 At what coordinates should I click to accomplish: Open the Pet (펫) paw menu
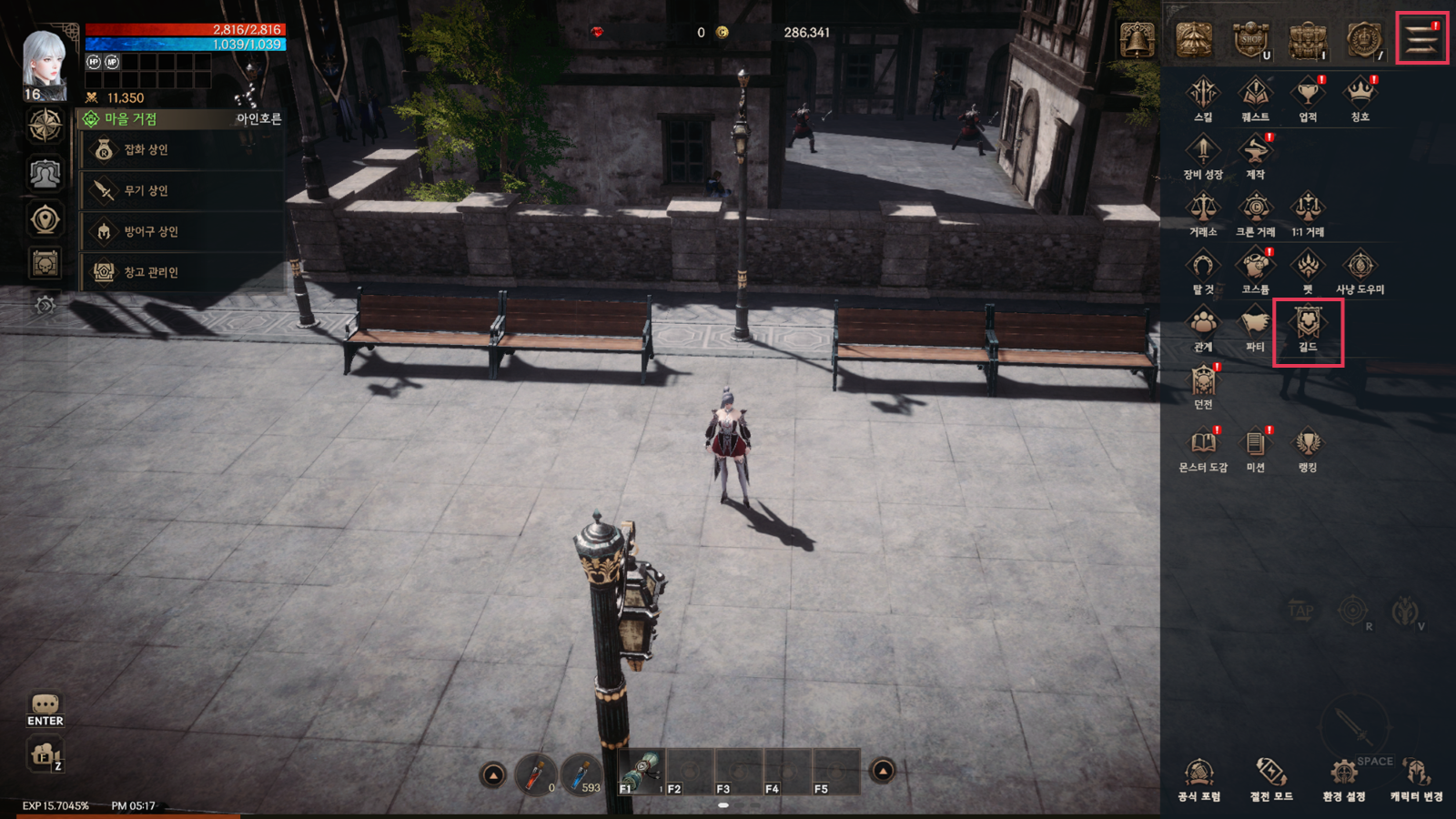point(1308,270)
